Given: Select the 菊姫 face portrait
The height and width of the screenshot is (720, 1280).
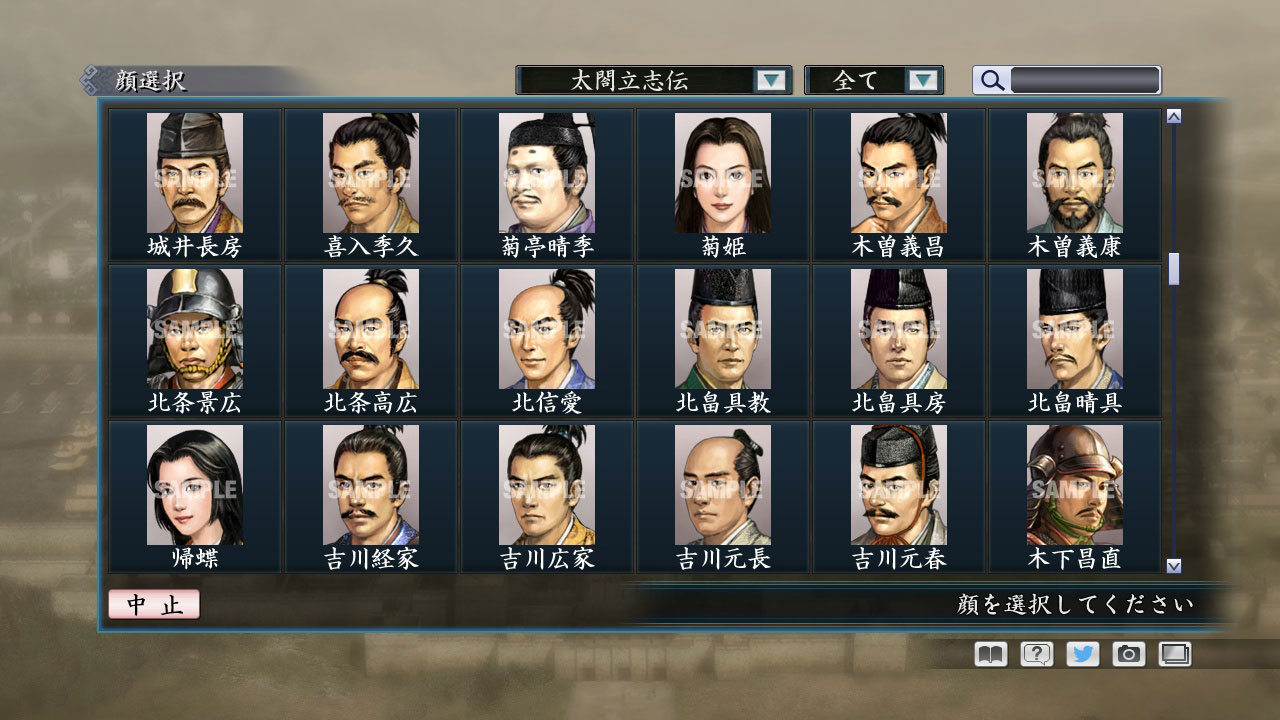Looking at the screenshot, I should coord(721,172).
